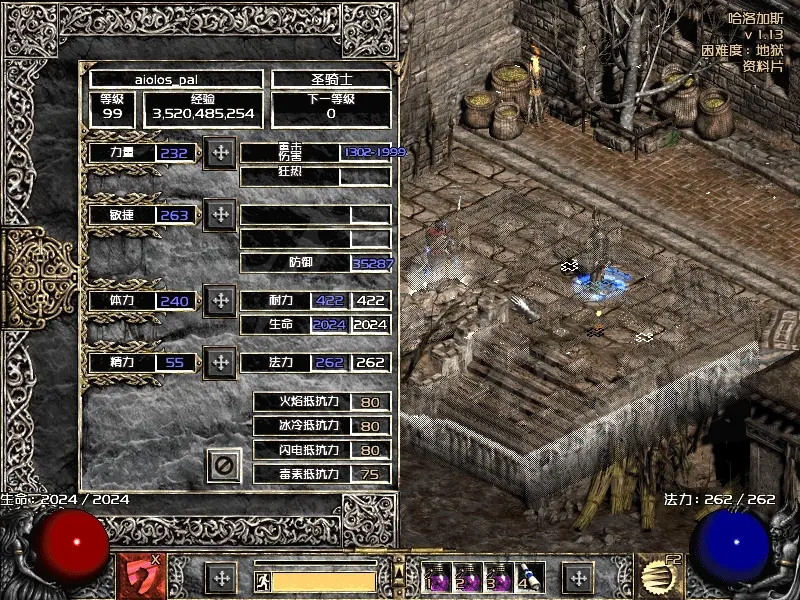Click the cross button left of the stamina bar

tap(221, 578)
